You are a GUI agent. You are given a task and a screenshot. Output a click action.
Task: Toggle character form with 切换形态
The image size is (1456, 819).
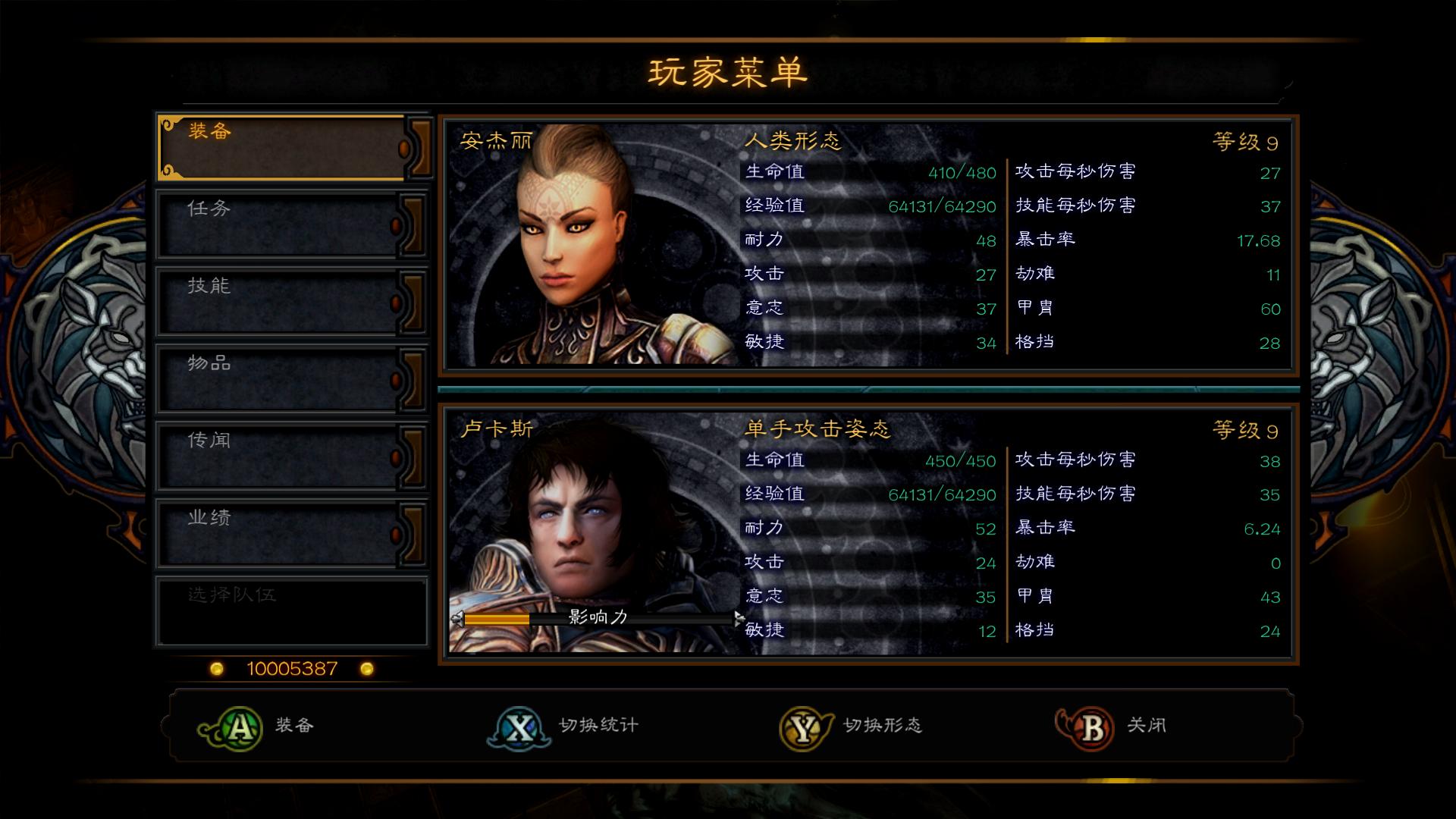pos(884,726)
